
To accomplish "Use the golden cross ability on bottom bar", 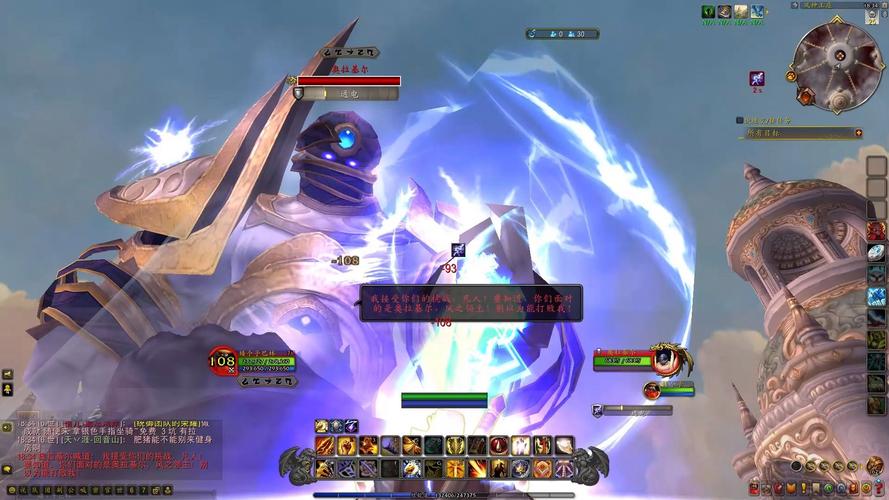I will click(x=455, y=468).
